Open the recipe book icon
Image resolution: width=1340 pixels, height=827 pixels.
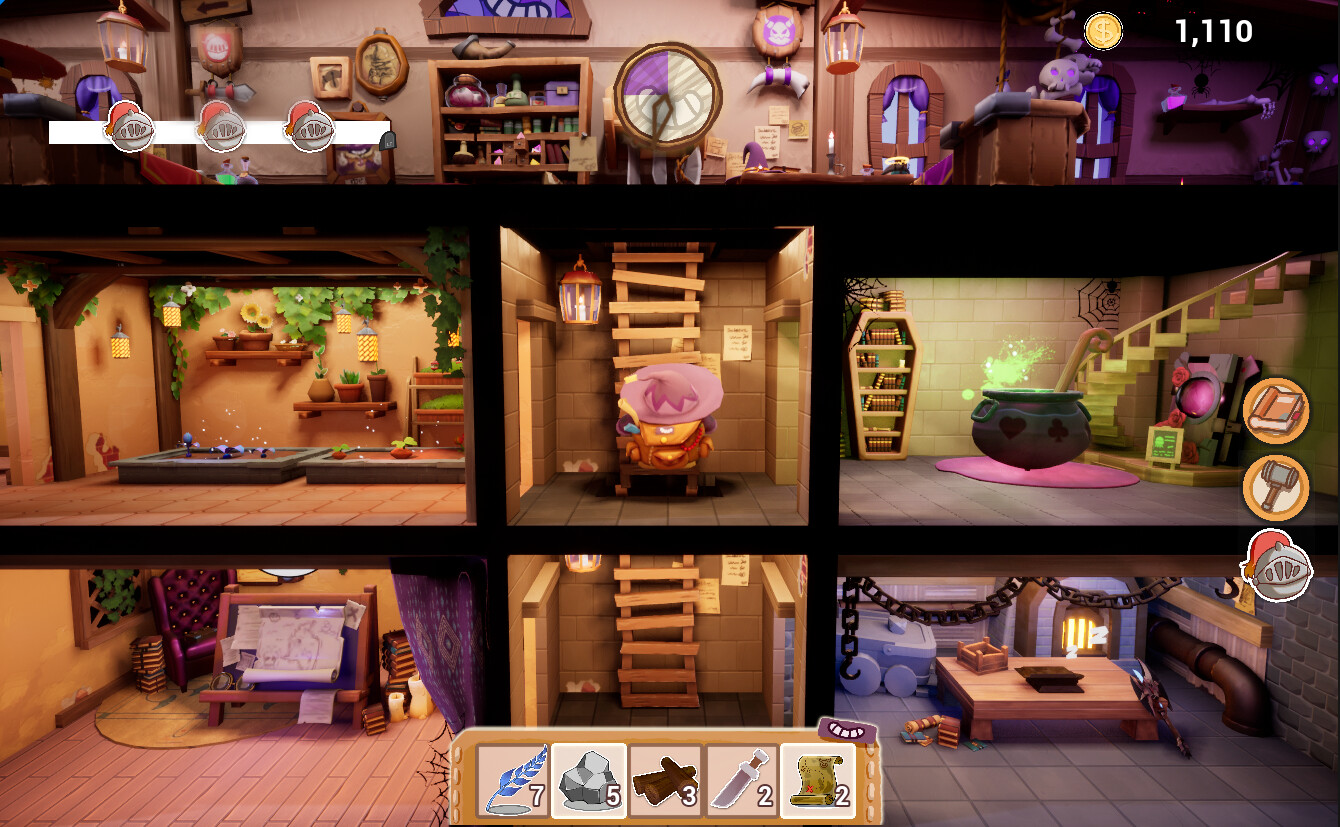tap(1274, 411)
